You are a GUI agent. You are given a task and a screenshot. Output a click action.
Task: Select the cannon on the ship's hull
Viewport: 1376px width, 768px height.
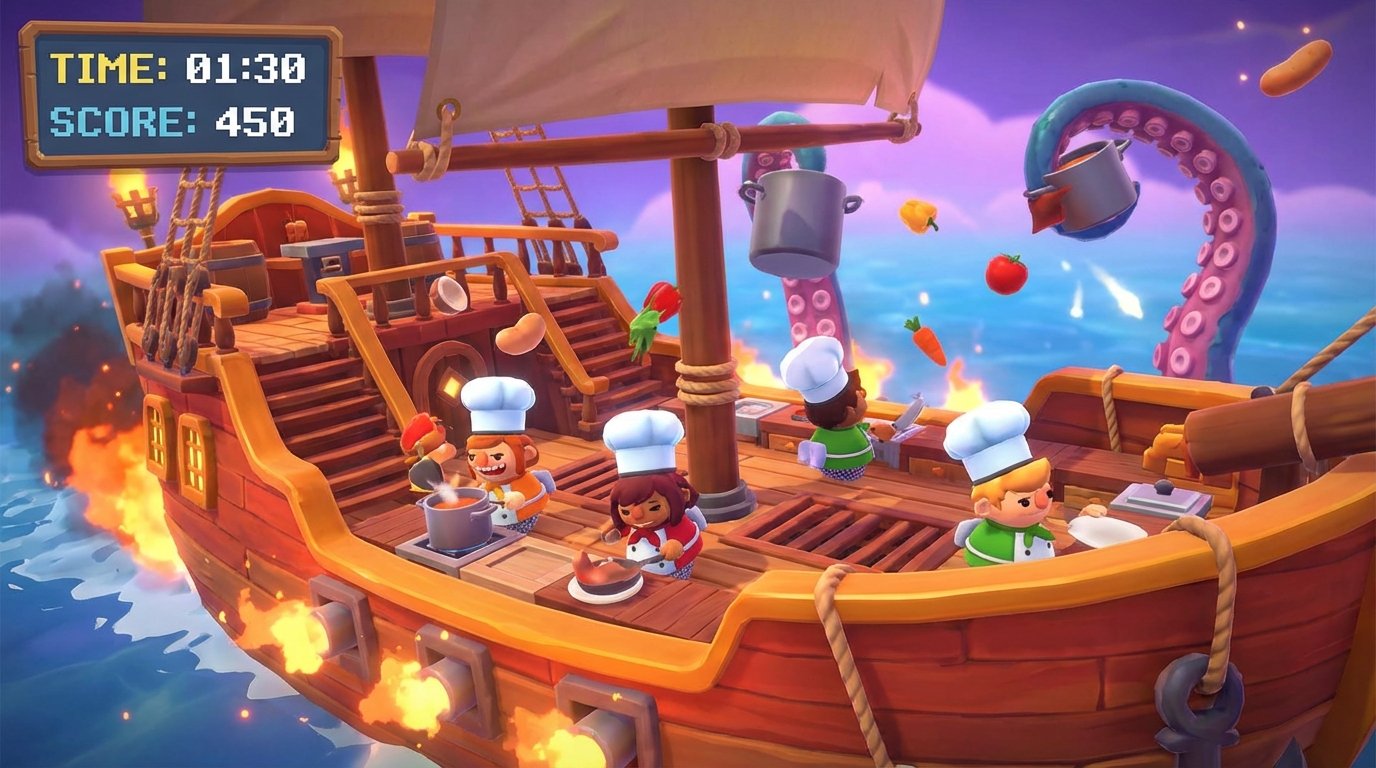[340, 620]
